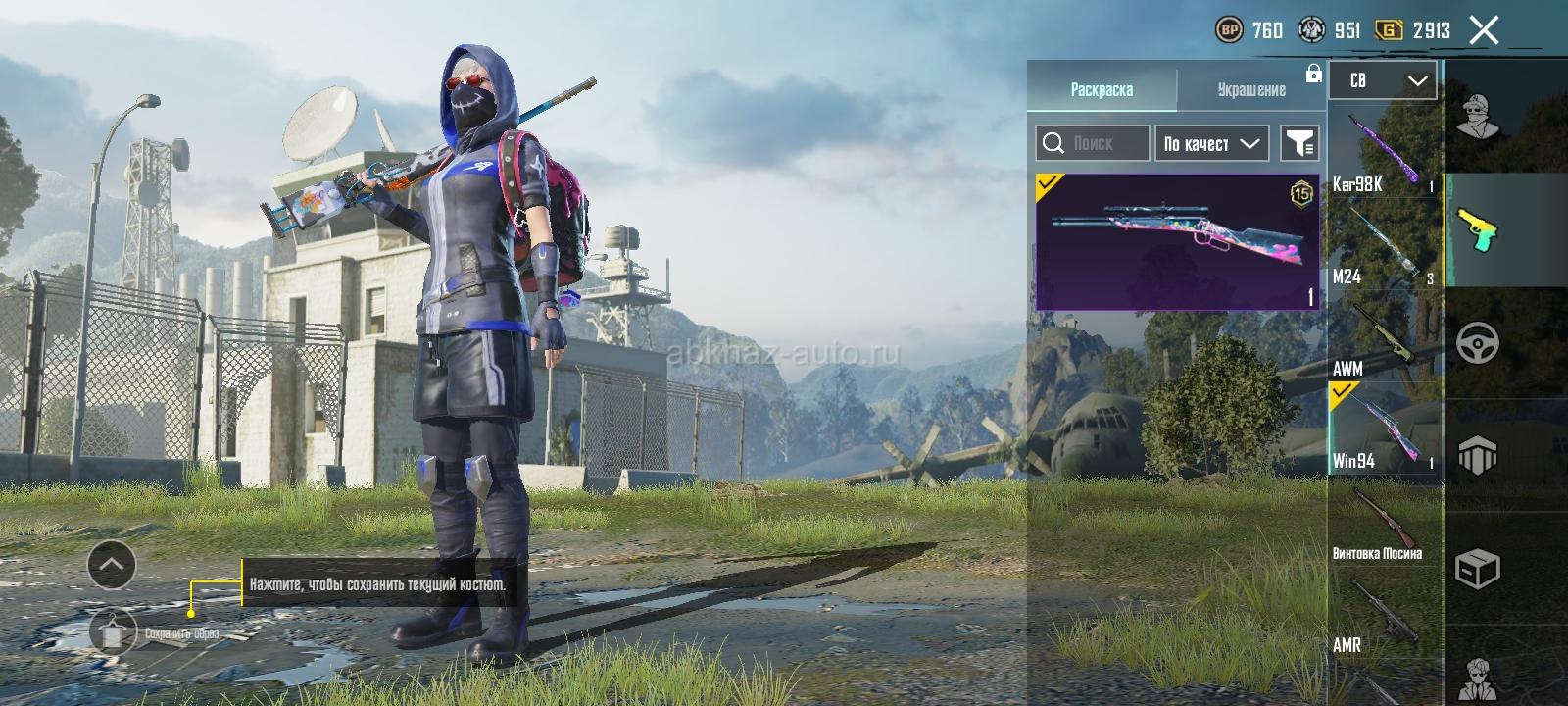
Task: Open the pistol weapon skins category
Action: click(x=1478, y=230)
